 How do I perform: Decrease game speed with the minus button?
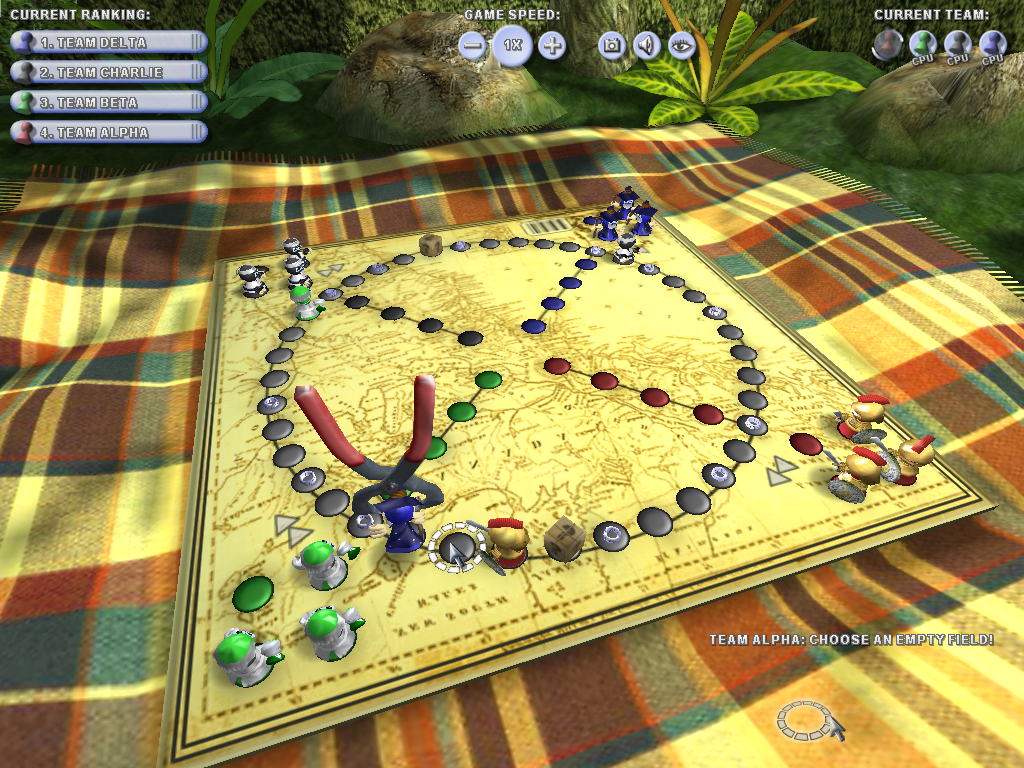coord(474,46)
